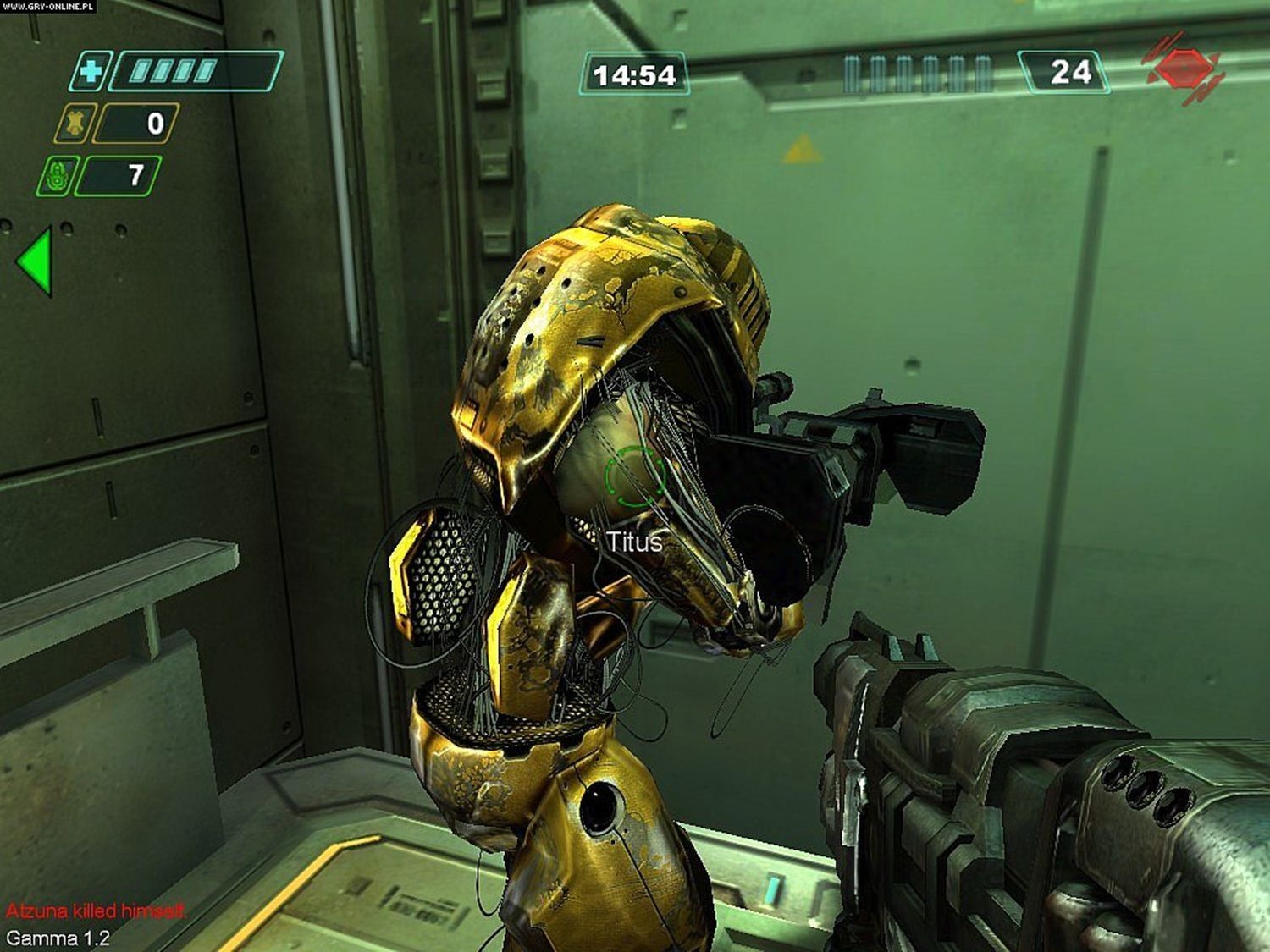Click the blue health cross icon
The height and width of the screenshot is (952, 1270).
88,72
